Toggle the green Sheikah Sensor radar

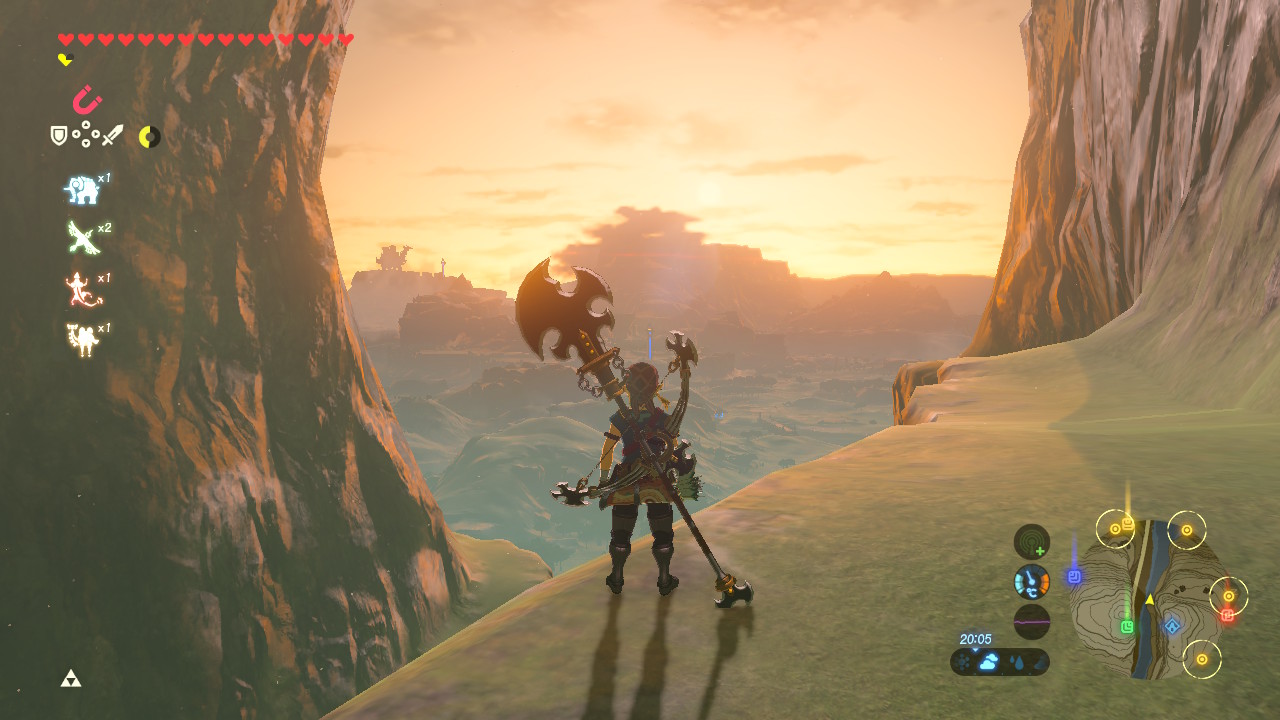tap(1030, 539)
